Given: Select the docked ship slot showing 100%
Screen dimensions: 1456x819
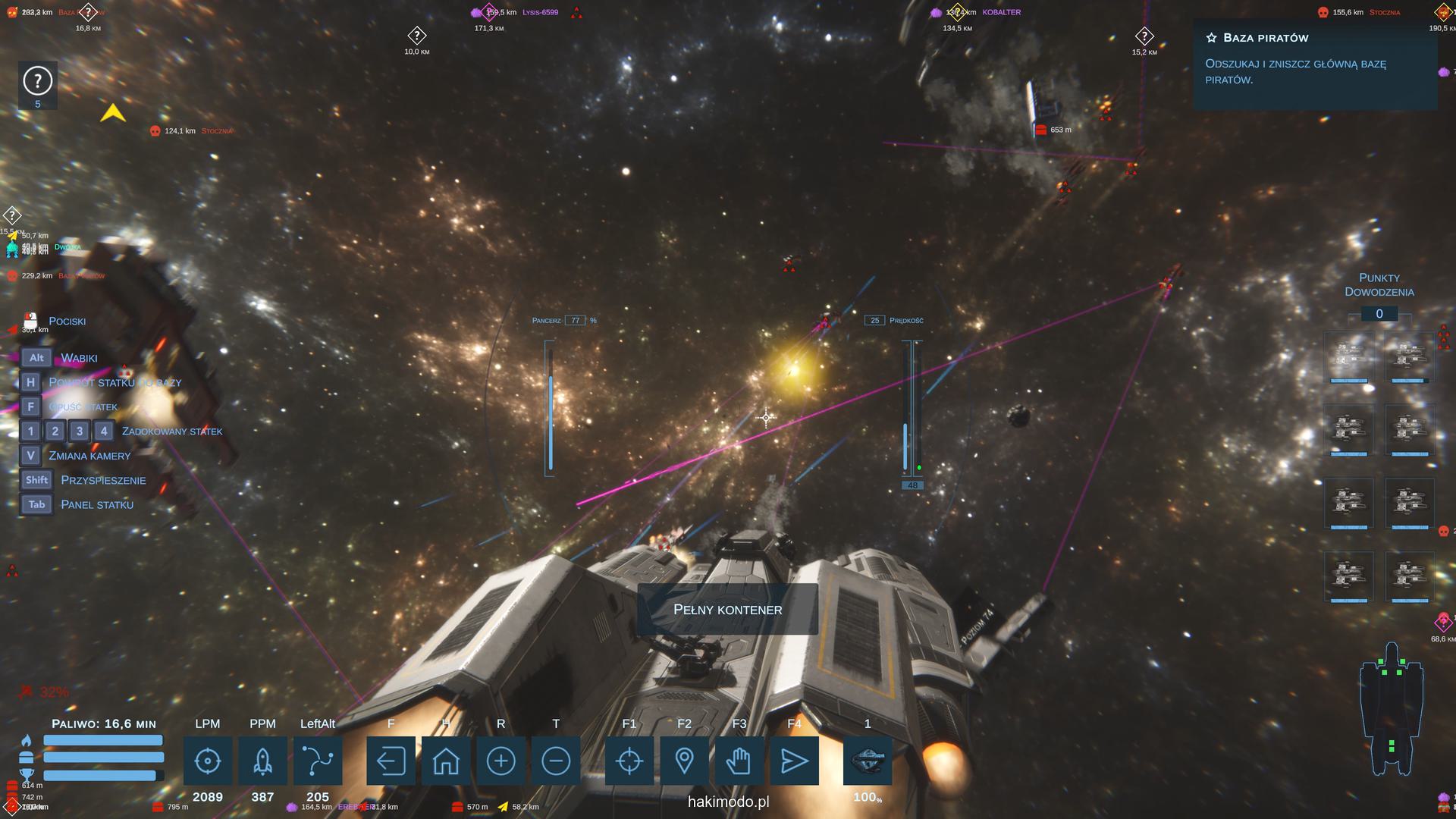Looking at the screenshot, I should point(868,761).
